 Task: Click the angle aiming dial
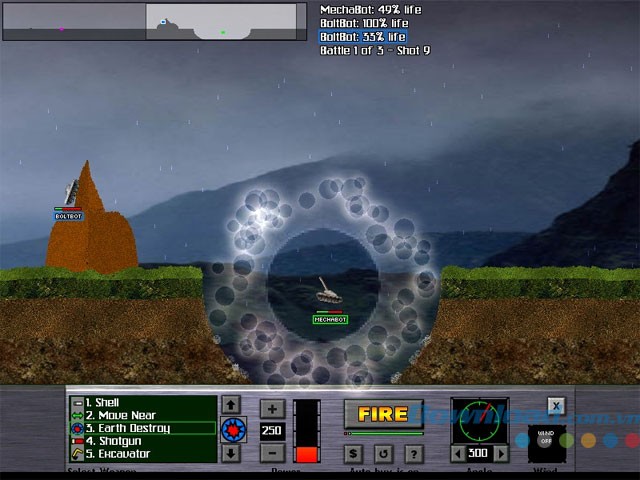[480, 421]
